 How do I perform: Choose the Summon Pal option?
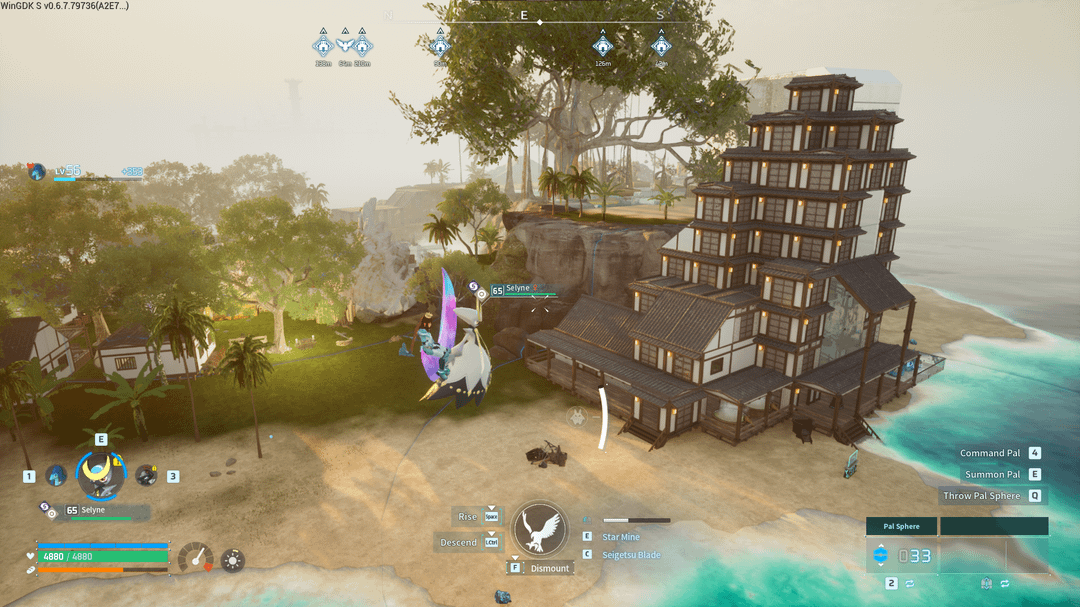[x=992, y=474]
